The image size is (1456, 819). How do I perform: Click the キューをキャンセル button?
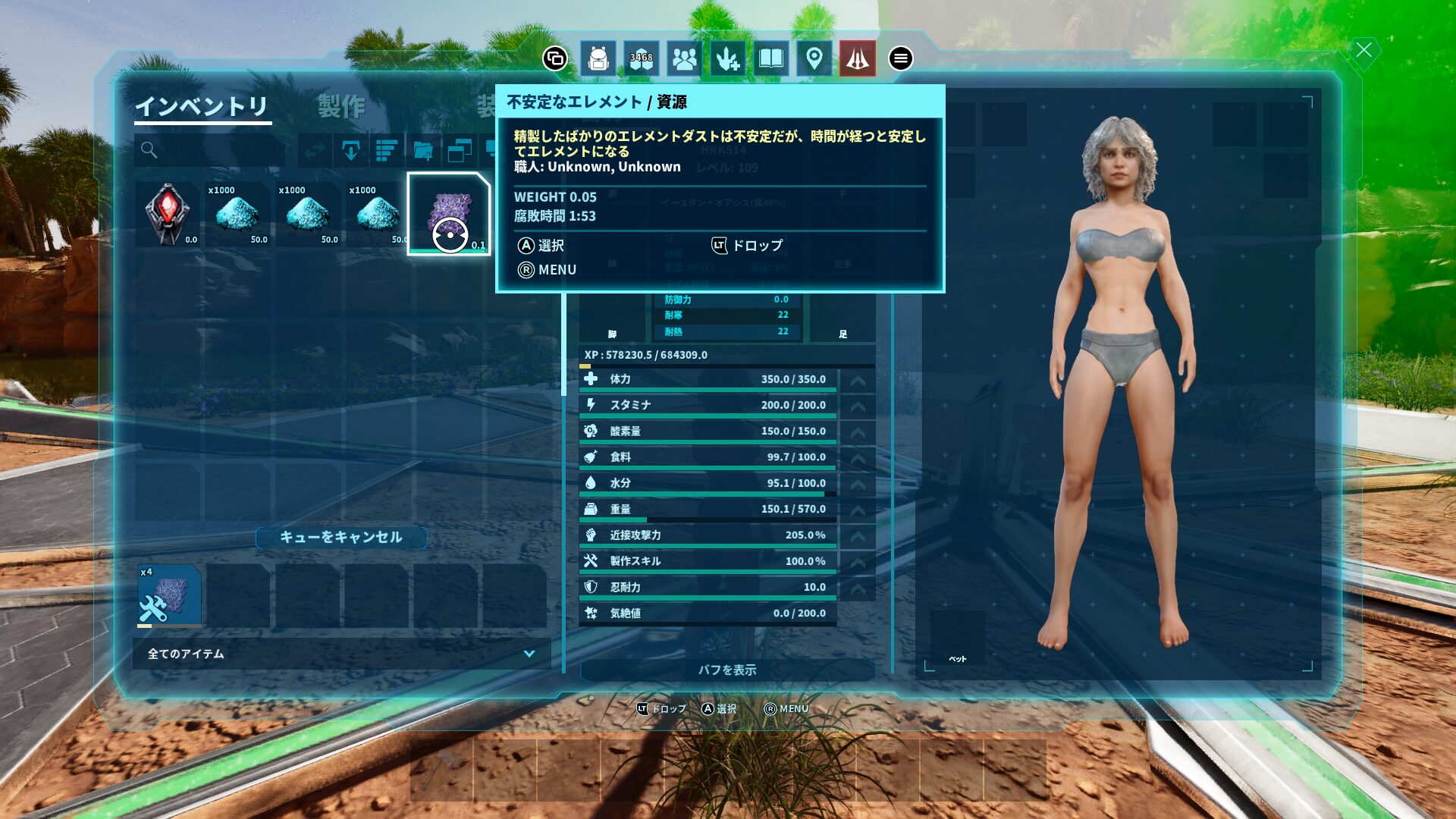341,537
